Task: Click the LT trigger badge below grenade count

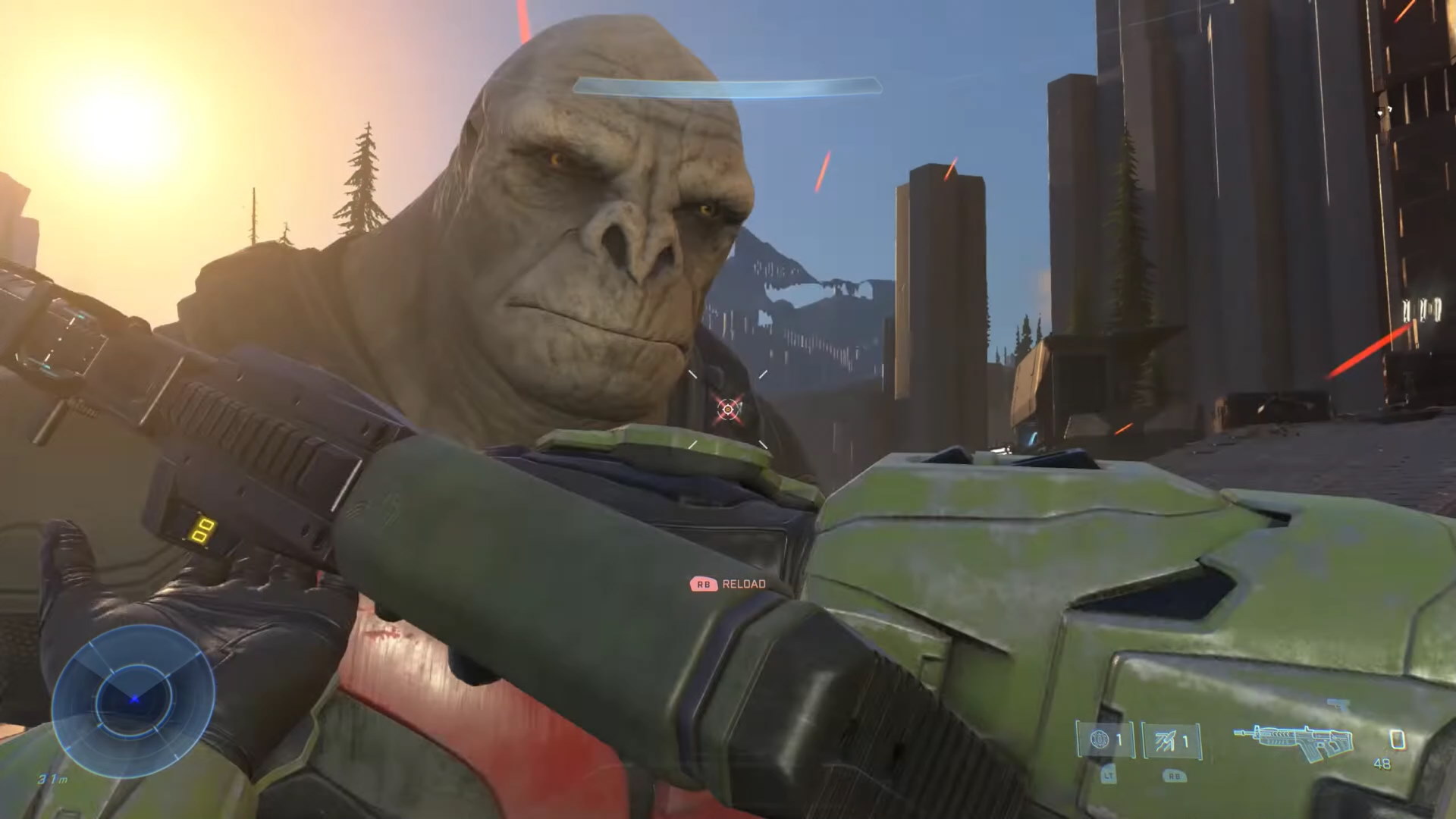Action: [1109, 776]
